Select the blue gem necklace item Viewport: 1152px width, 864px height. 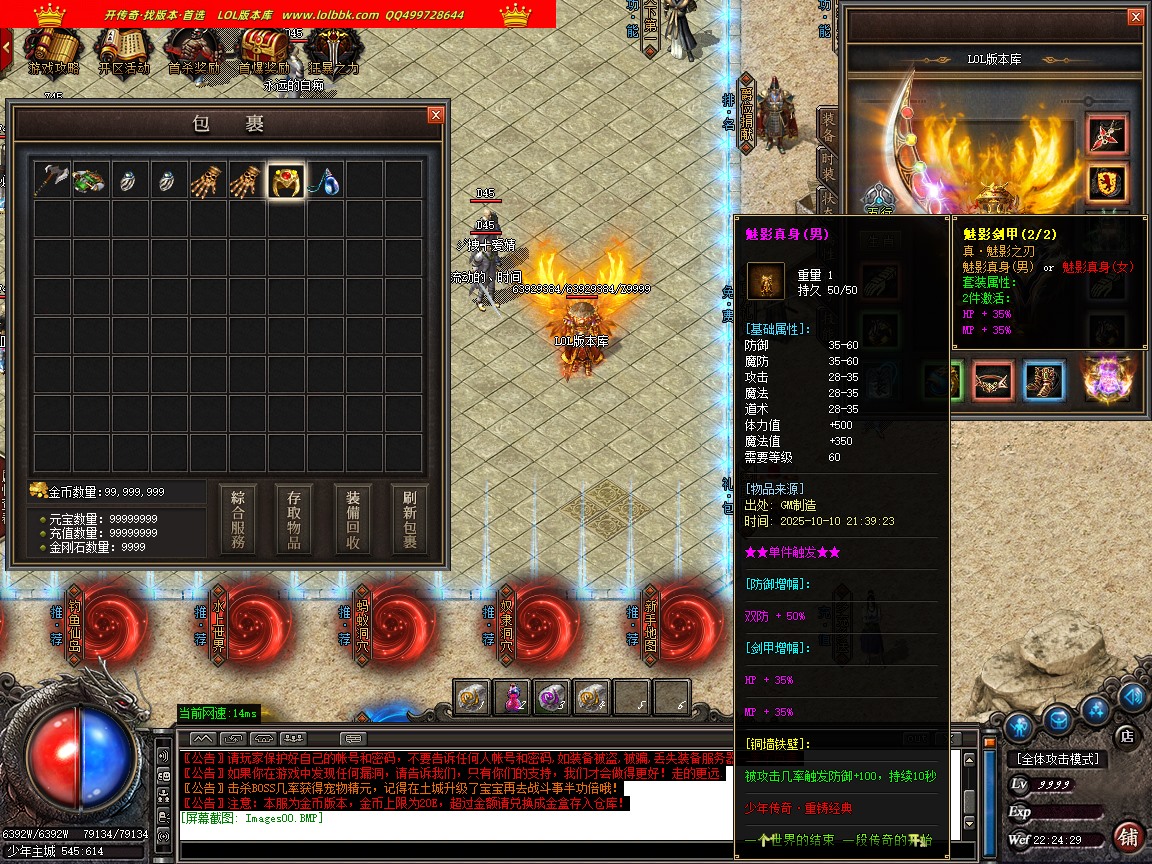click(325, 180)
